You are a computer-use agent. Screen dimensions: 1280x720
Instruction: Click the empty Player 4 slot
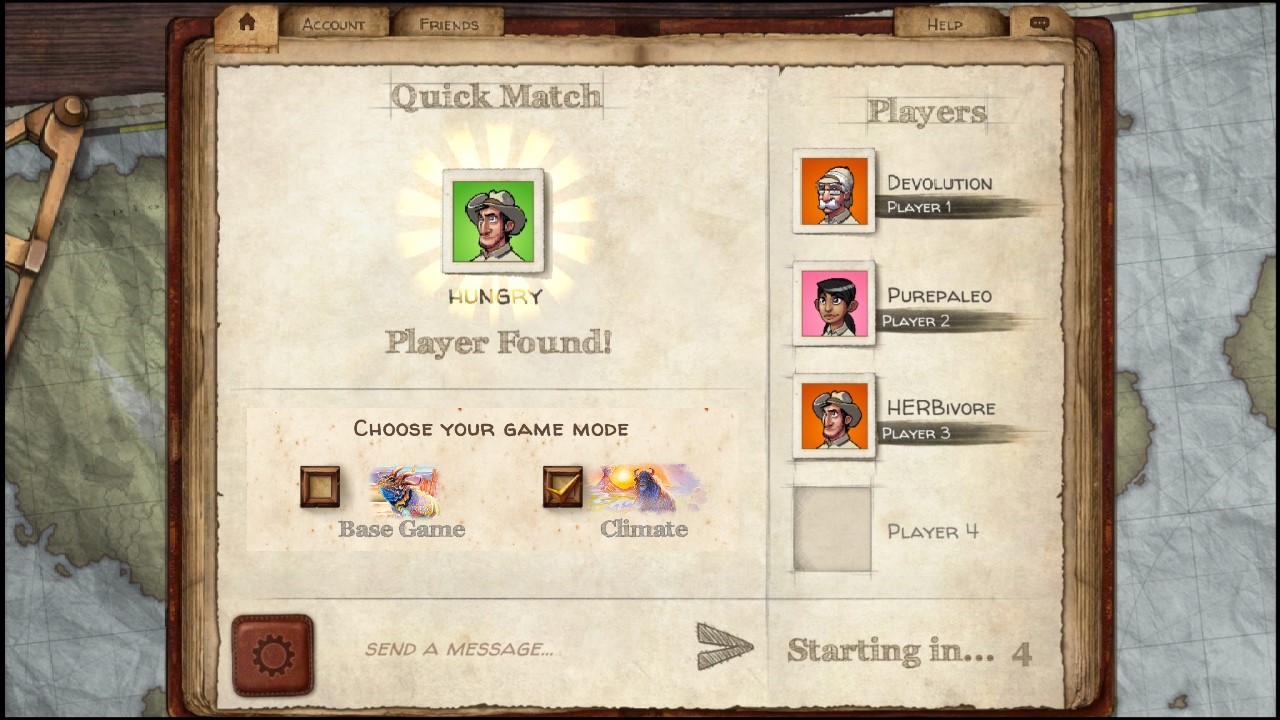[832, 530]
